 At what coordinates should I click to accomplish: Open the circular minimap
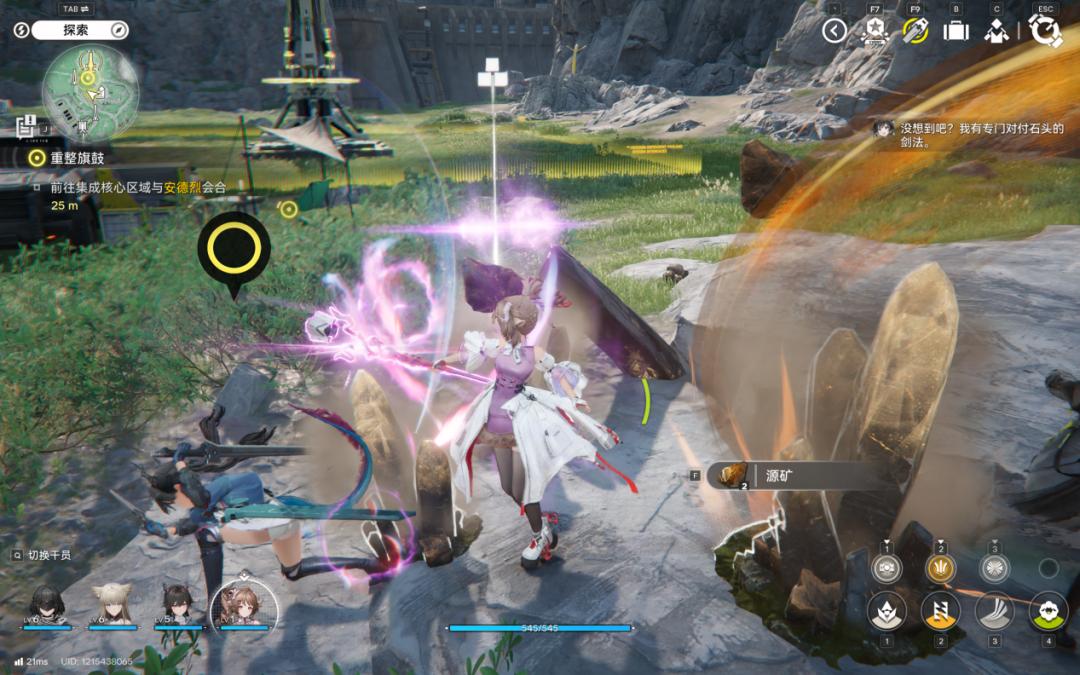tap(90, 90)
